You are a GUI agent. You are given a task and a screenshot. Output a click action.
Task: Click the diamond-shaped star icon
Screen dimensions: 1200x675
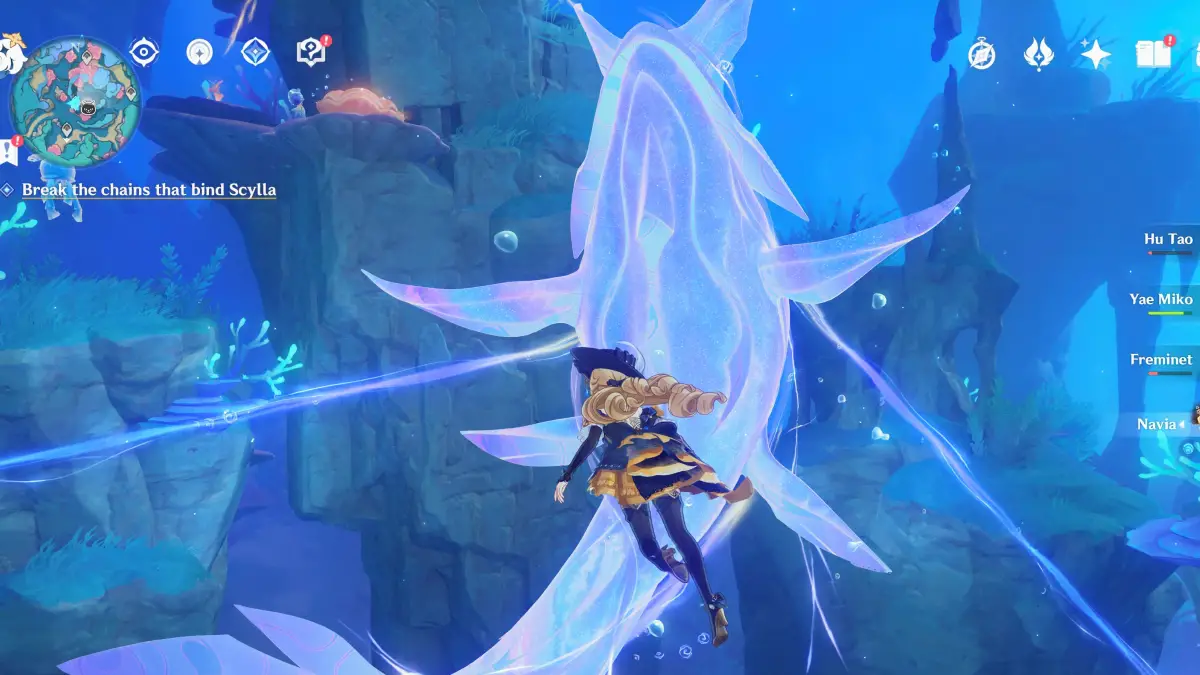pyautogui.click(x=256, y=52)
